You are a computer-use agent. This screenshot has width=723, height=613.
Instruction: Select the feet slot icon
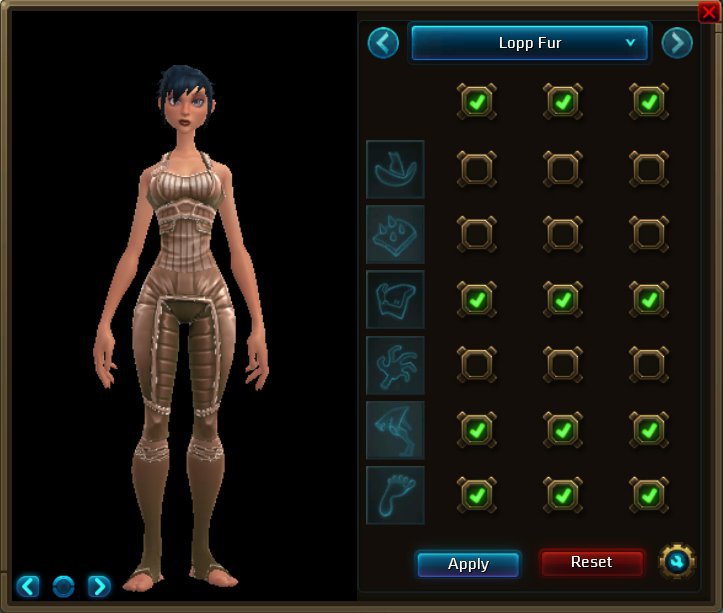[395, 495]
